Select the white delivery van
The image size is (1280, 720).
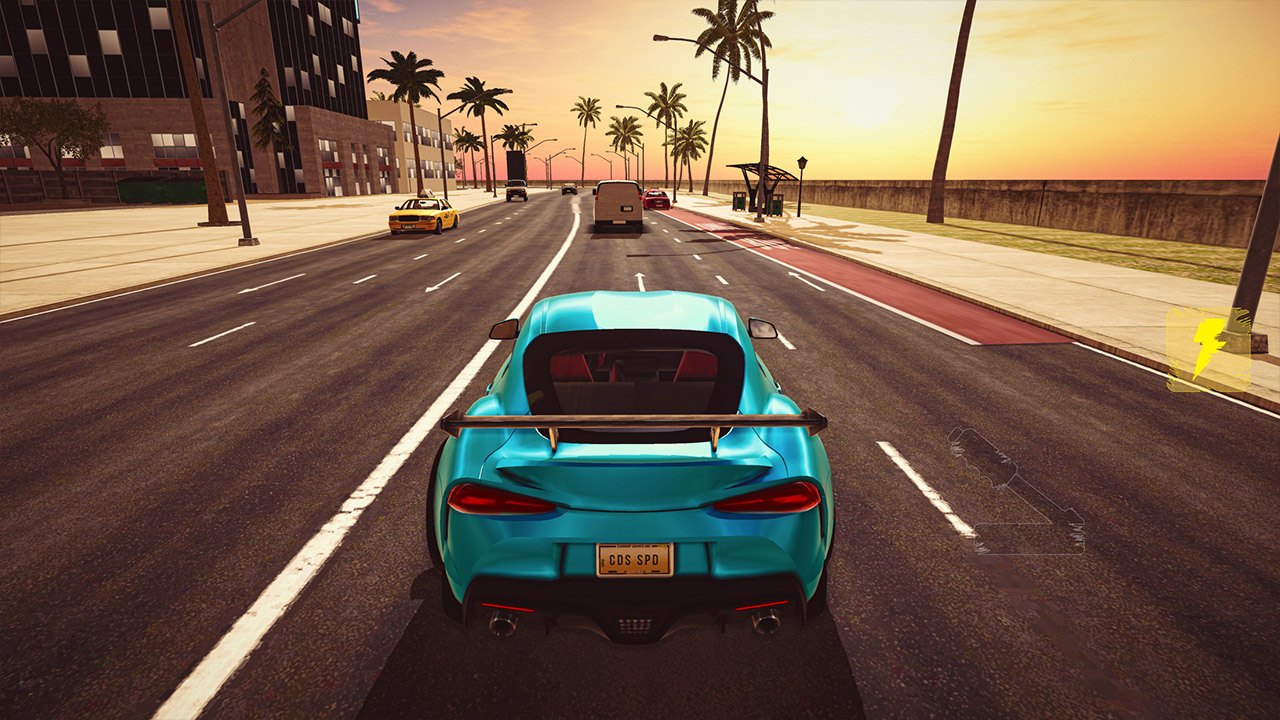coord(615,205)
